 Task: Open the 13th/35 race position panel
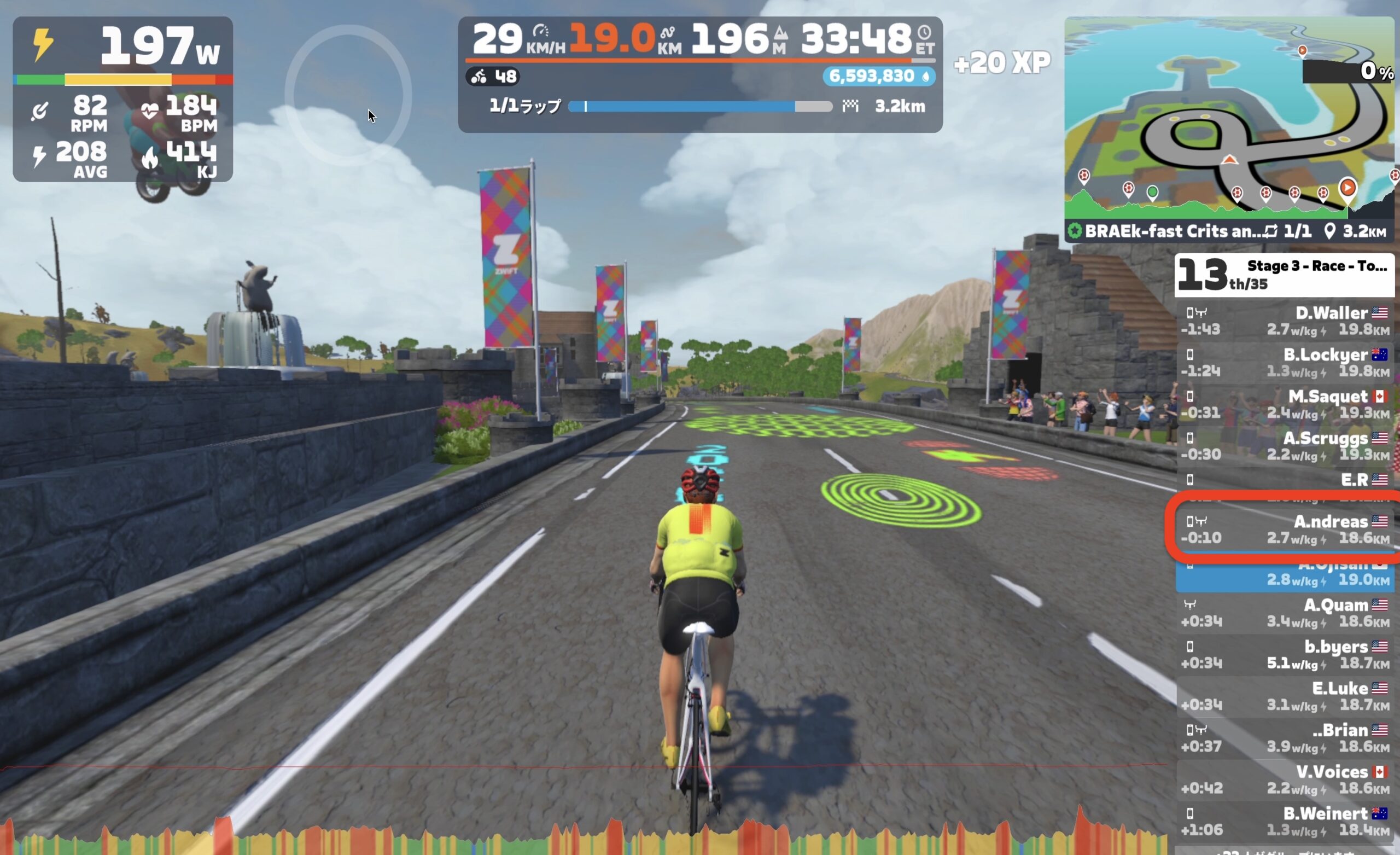[1284, 275]
